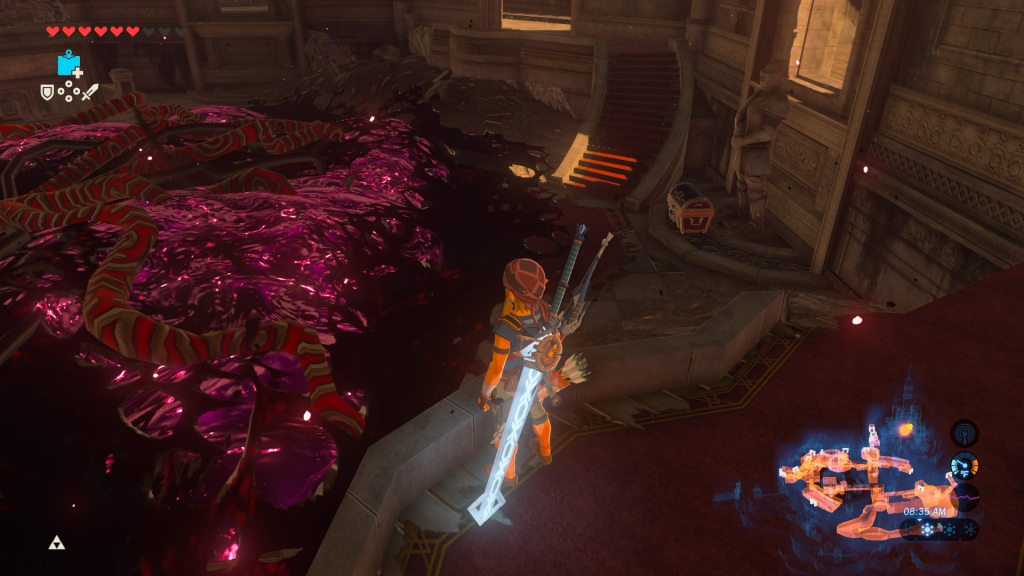Screen dimensions: 1024x576
Task: Open the shield quick-select icon
Action: point(46,92)
